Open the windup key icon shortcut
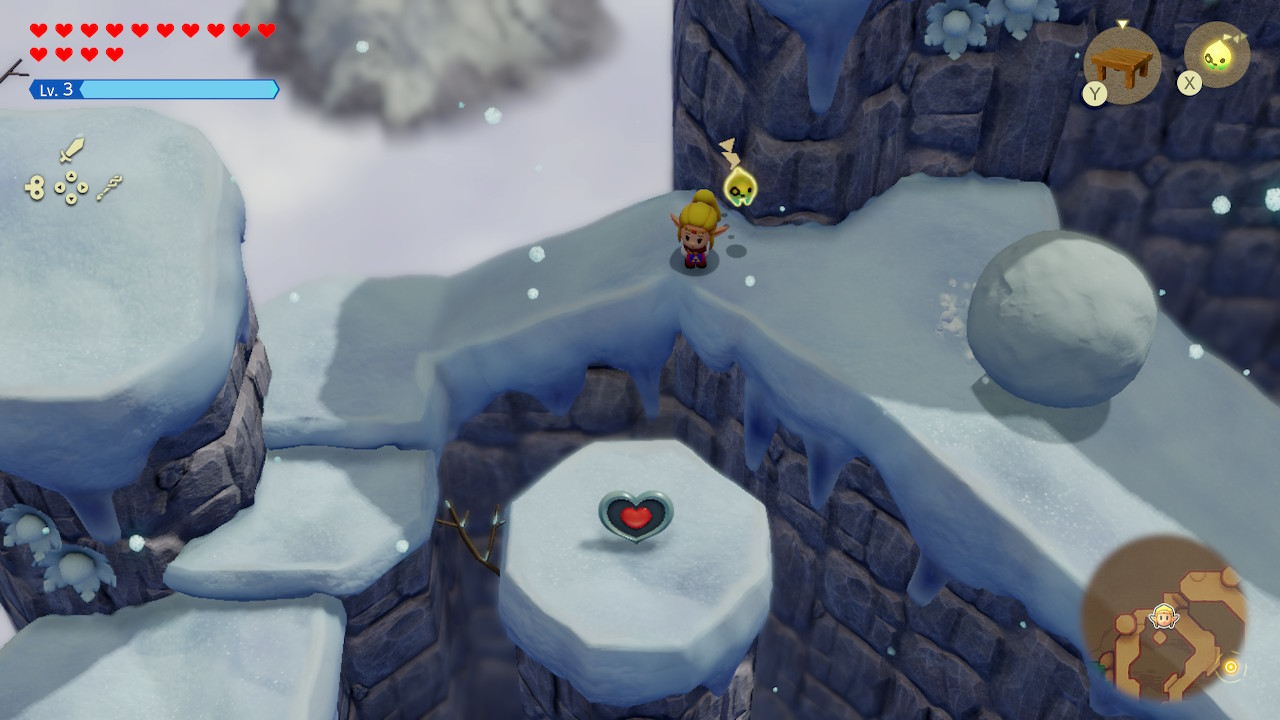This screenshot has height=720, width=1280. [x=36, y=187]
